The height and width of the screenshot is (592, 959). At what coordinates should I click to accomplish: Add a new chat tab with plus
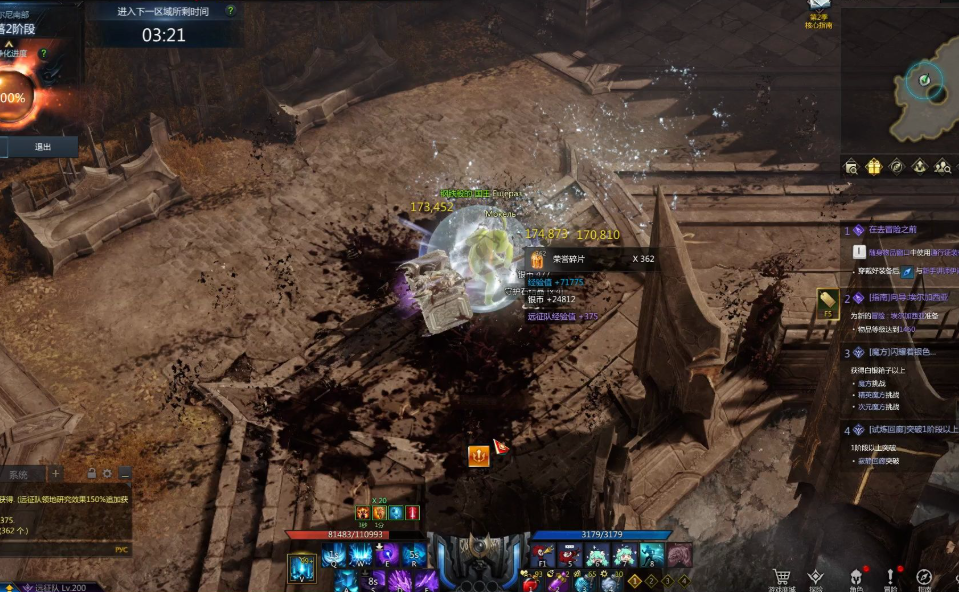tap(56, 473)
